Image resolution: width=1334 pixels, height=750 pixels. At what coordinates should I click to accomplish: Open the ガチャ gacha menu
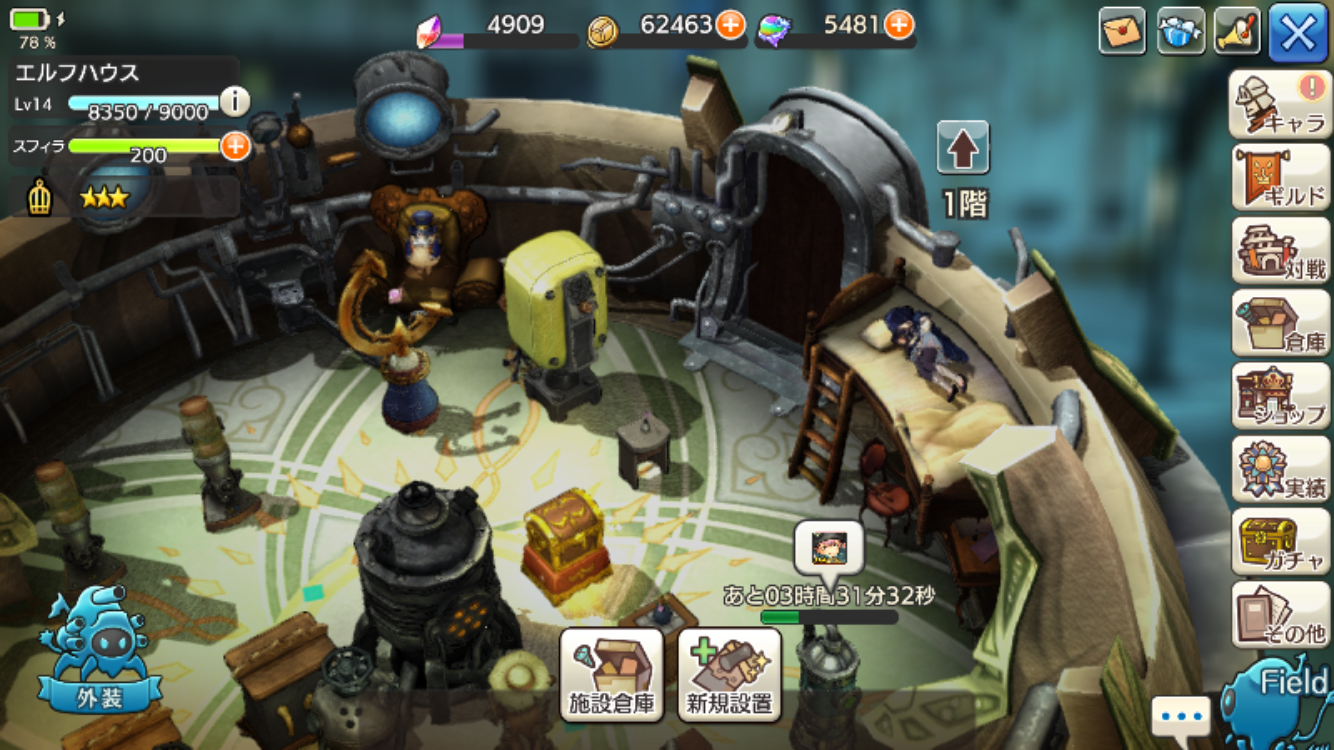[1280, 542]
